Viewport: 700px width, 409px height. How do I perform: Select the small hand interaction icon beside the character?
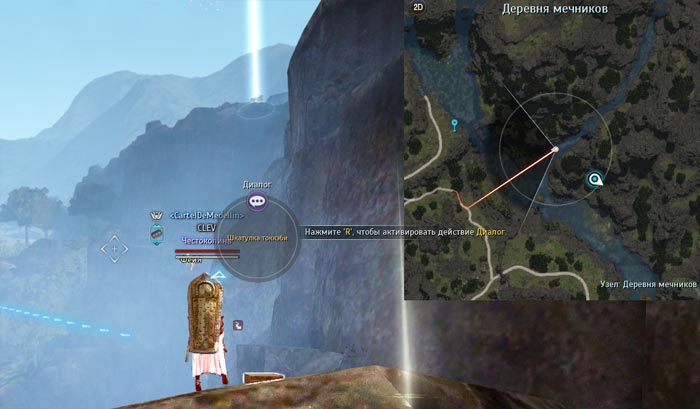pos(238,324)
